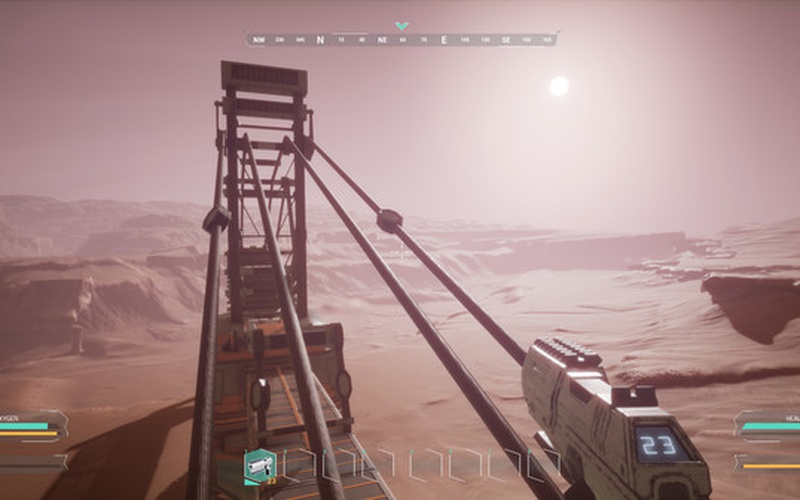The height and width of the screenshot is (500, 800).
Task: Click the compass heading strip
Action: point(401,40)
